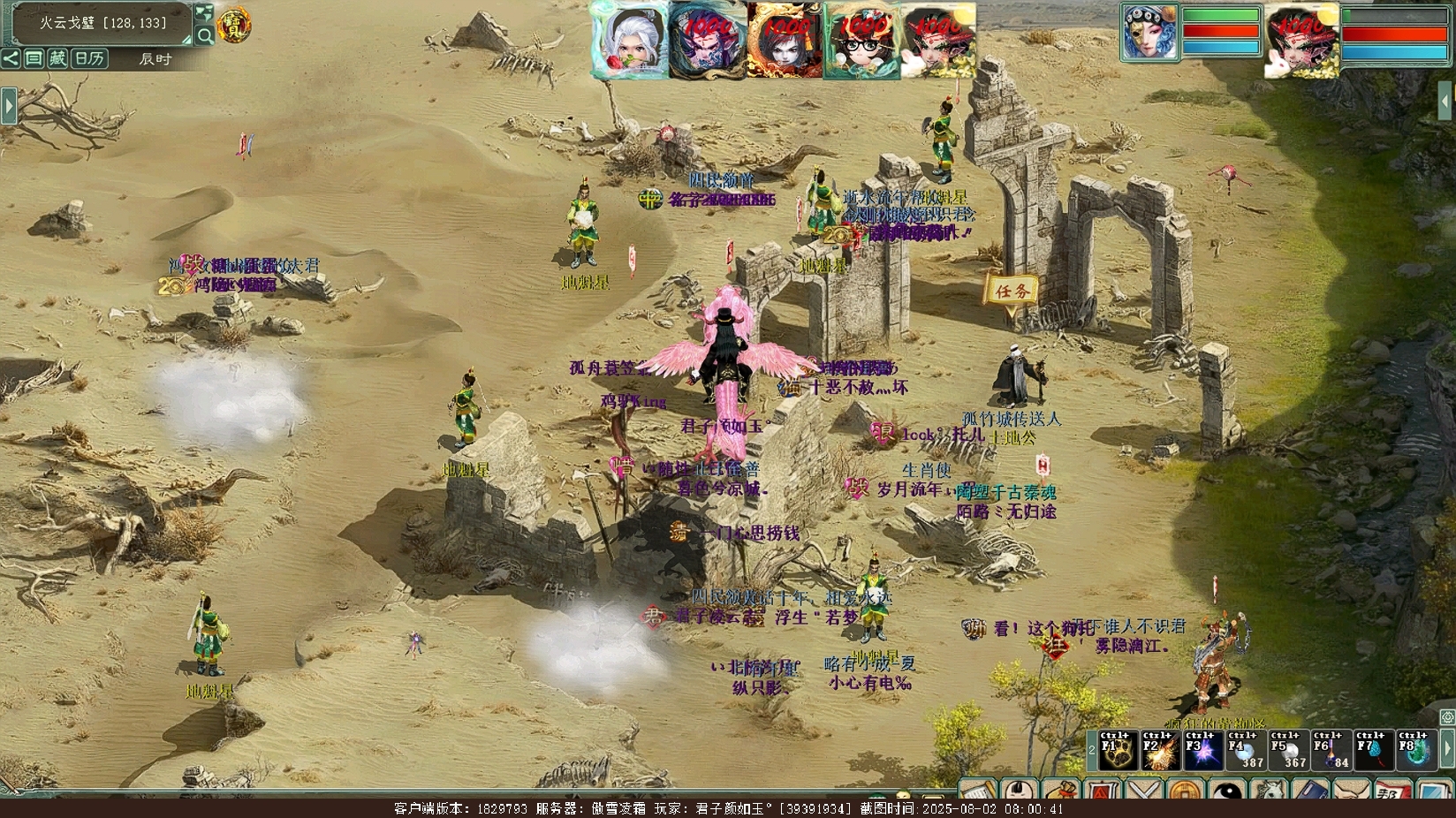Select the white-haired team member portrait
The width and height of the screenshot is (1456, 818).
tap(629, 40)
